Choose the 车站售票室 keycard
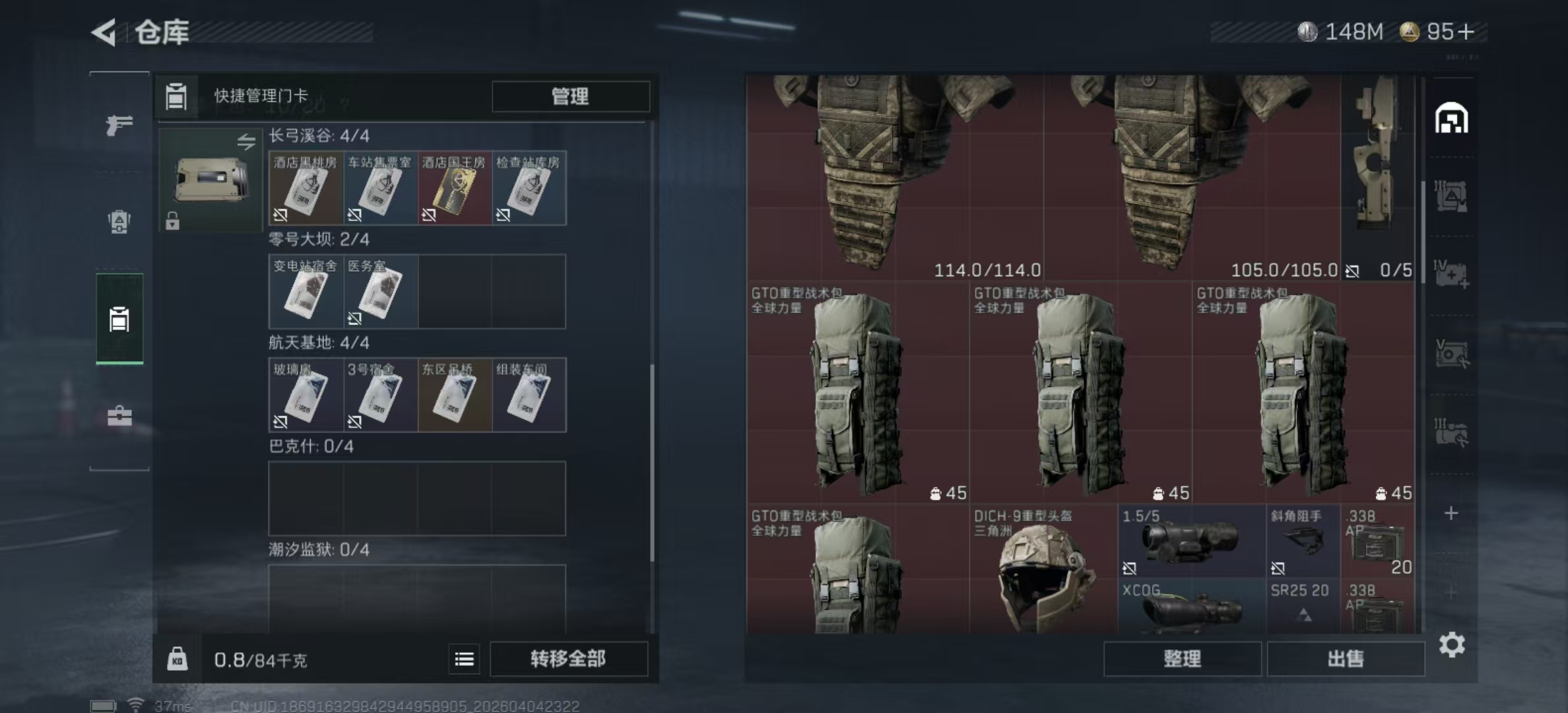 tap(380, 188)
